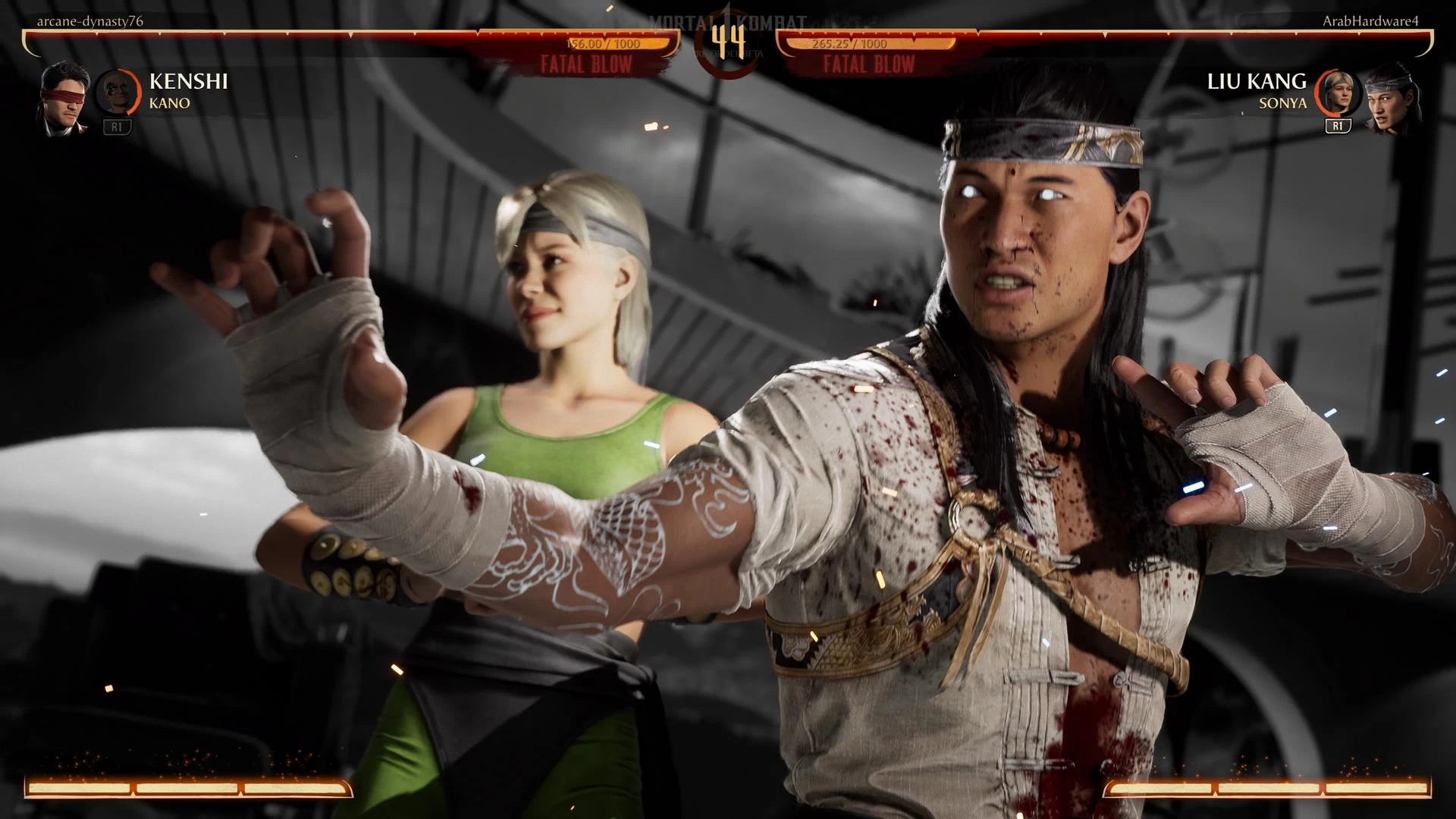The width and height of the screenshot is (1456, 819).
Task: Select the Sonya kameo icon
Action: [x=1337, y=92]
